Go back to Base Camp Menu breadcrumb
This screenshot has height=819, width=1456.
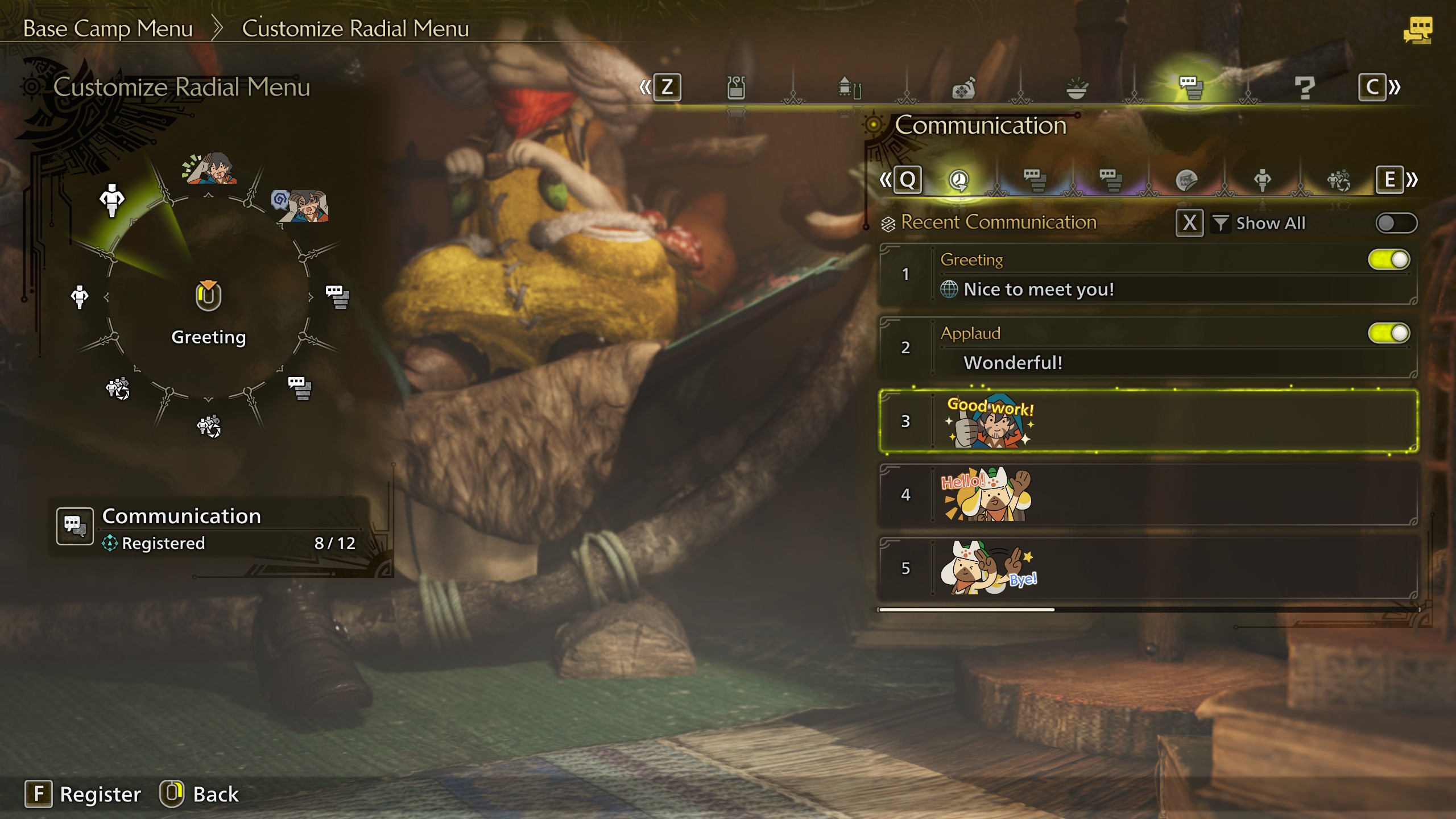[x=108, y=28]
